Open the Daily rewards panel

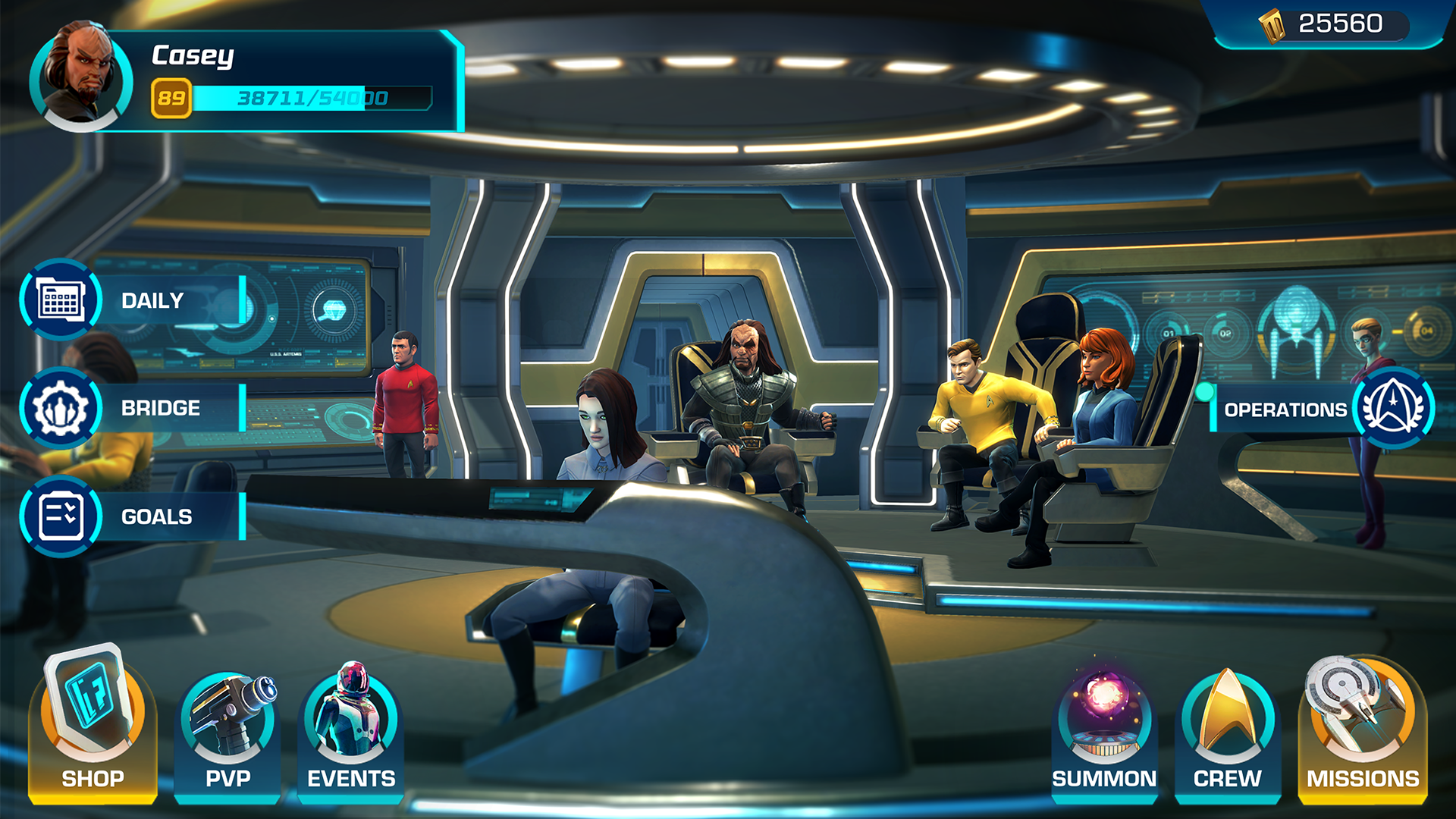[x=151, y=300]
